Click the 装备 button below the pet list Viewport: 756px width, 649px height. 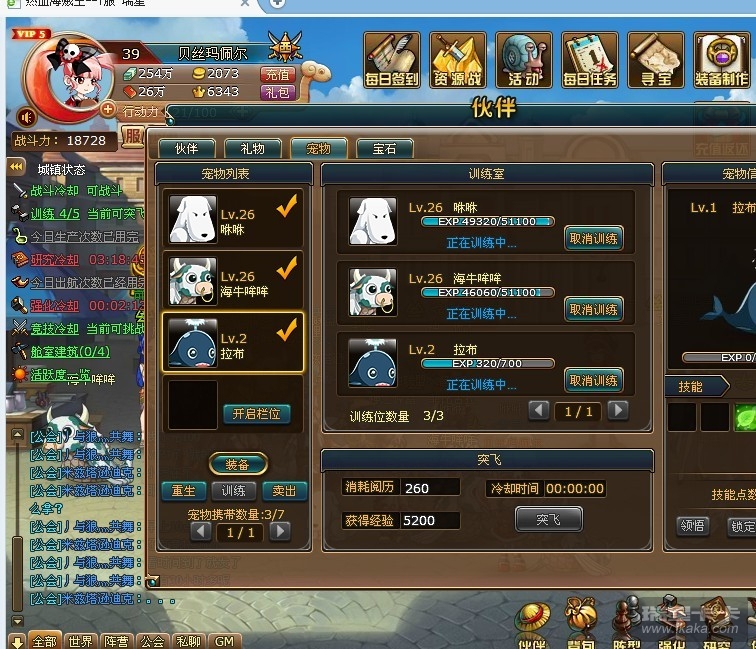237,464
